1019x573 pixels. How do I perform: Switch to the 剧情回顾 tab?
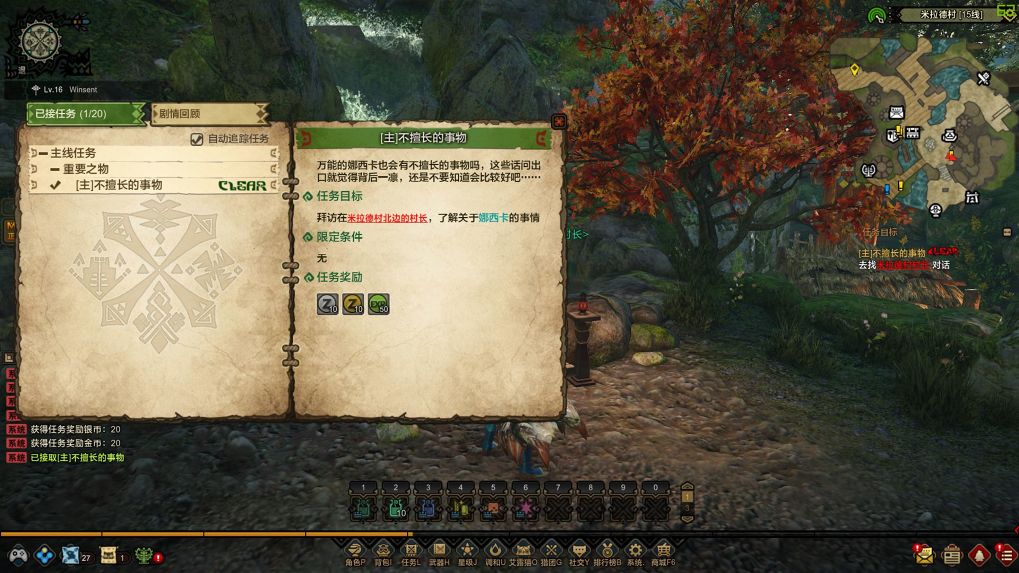(208, 114)
